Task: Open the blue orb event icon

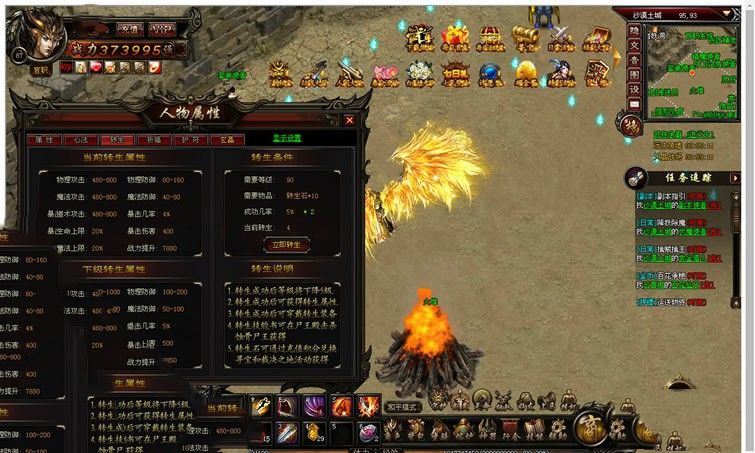Action: coord(490,72)
